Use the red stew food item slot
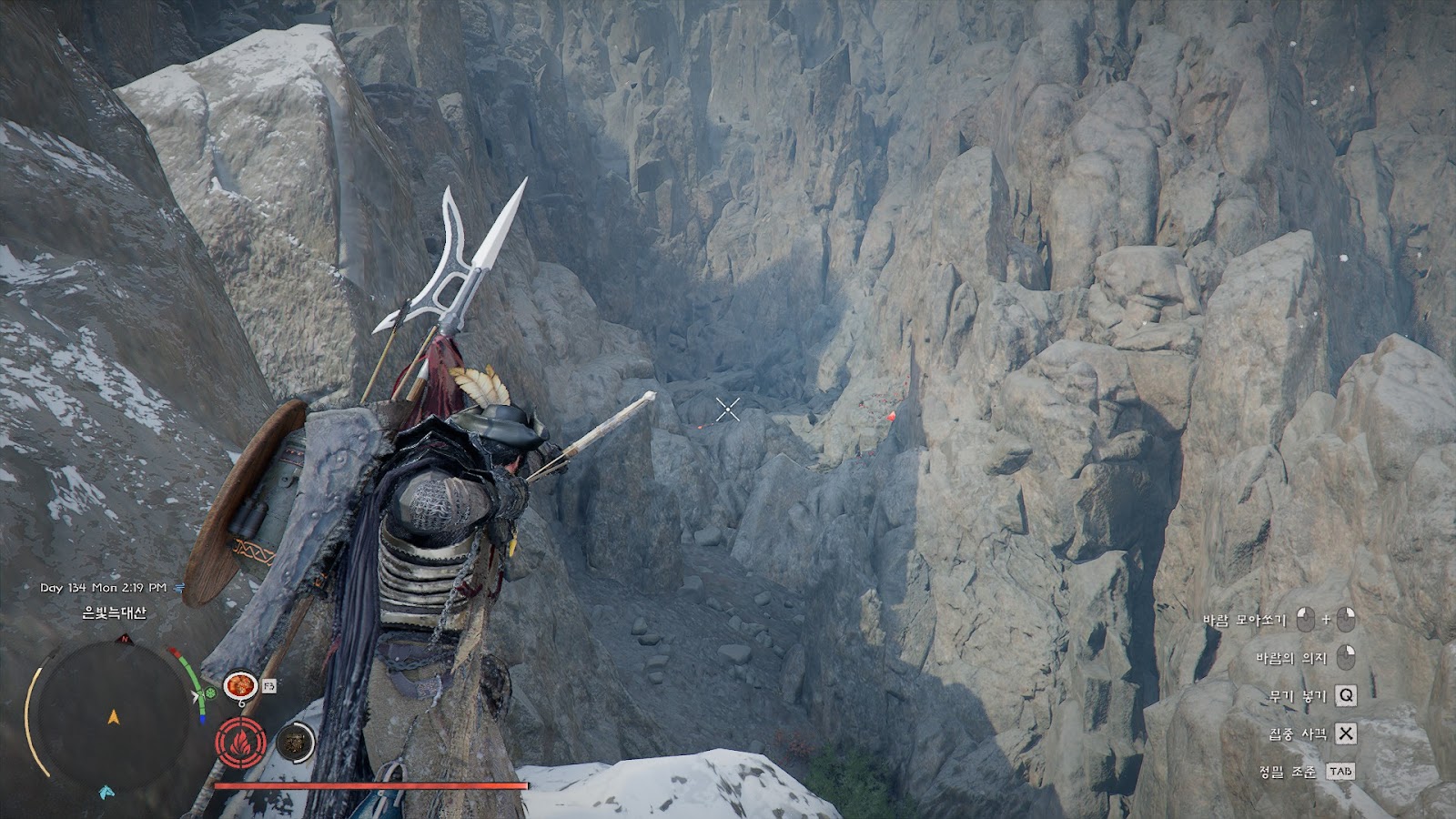This screenshot has height=819, width=1456. (x=240, y=684)
